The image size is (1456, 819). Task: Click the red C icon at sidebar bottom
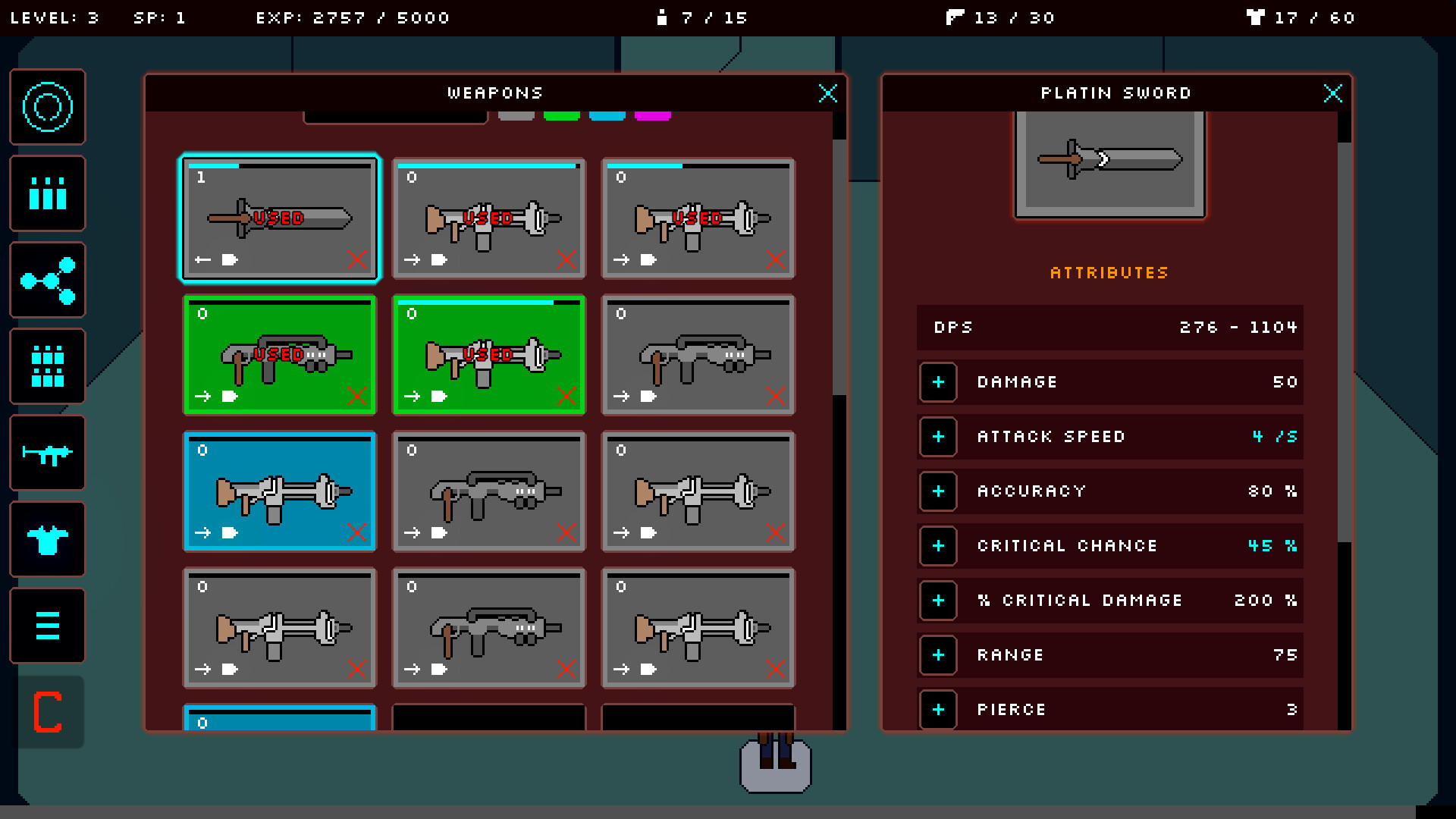[47, 712]
